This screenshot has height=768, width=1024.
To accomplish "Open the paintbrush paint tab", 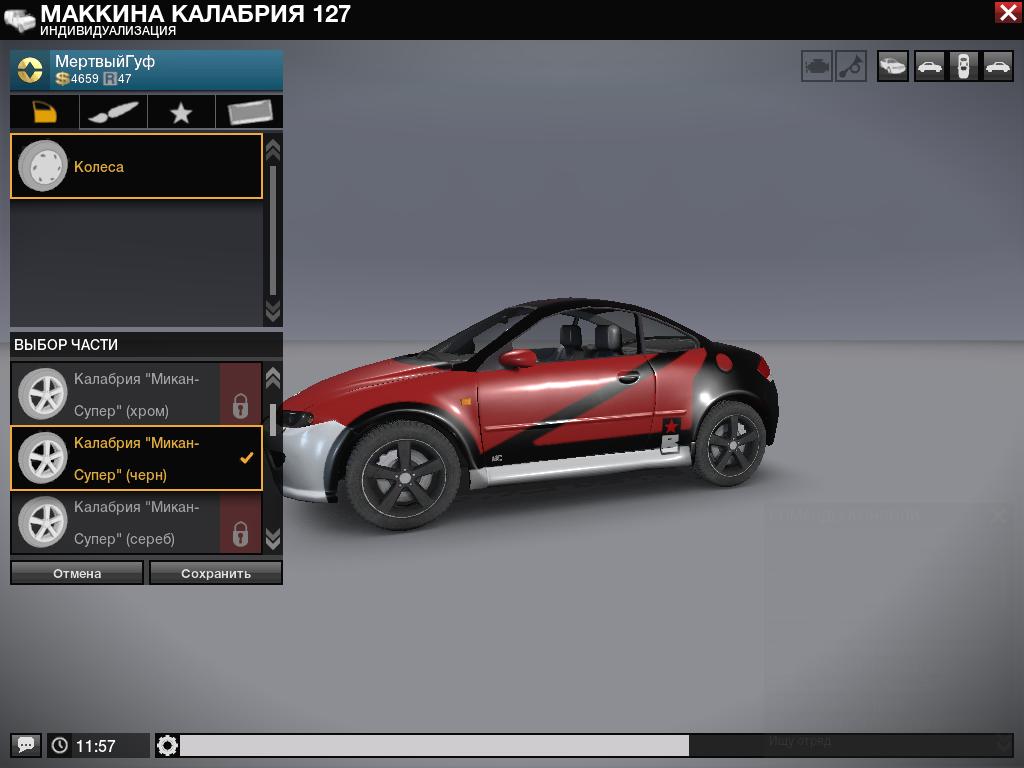I will pyautogui.click(x=113, y=112).
